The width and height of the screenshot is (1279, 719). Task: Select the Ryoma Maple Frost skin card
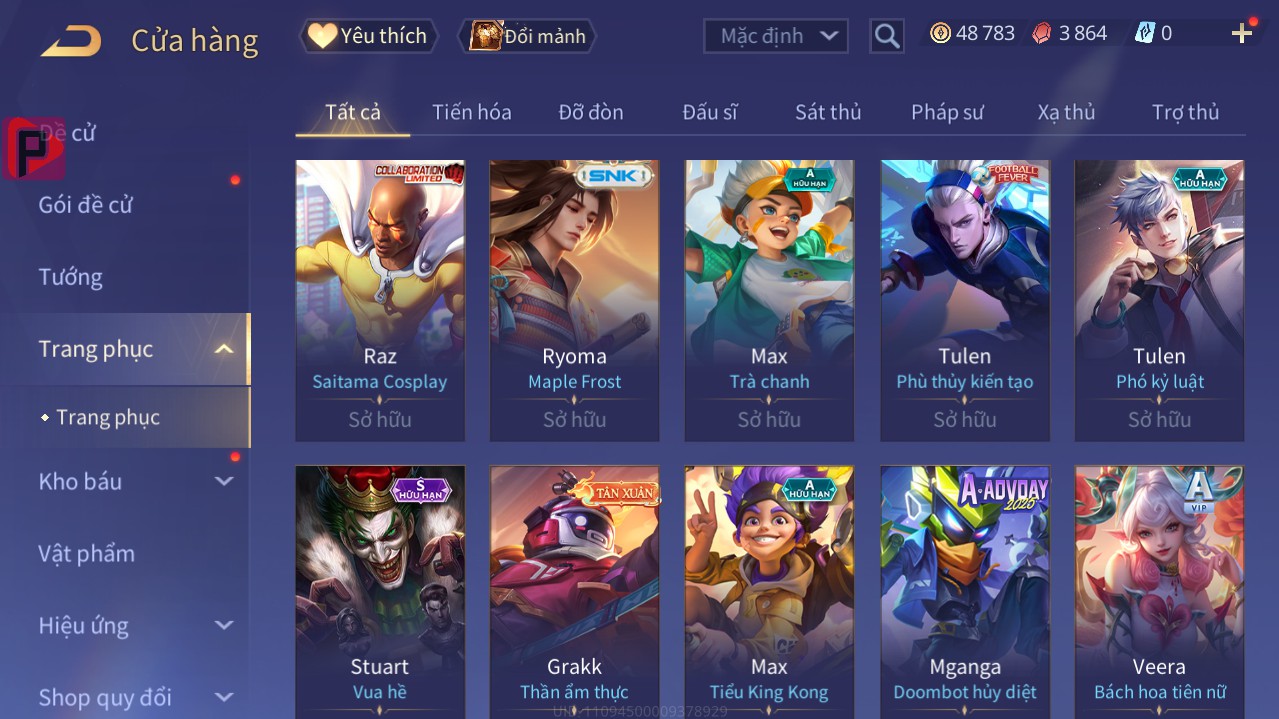tap(574, 300)
